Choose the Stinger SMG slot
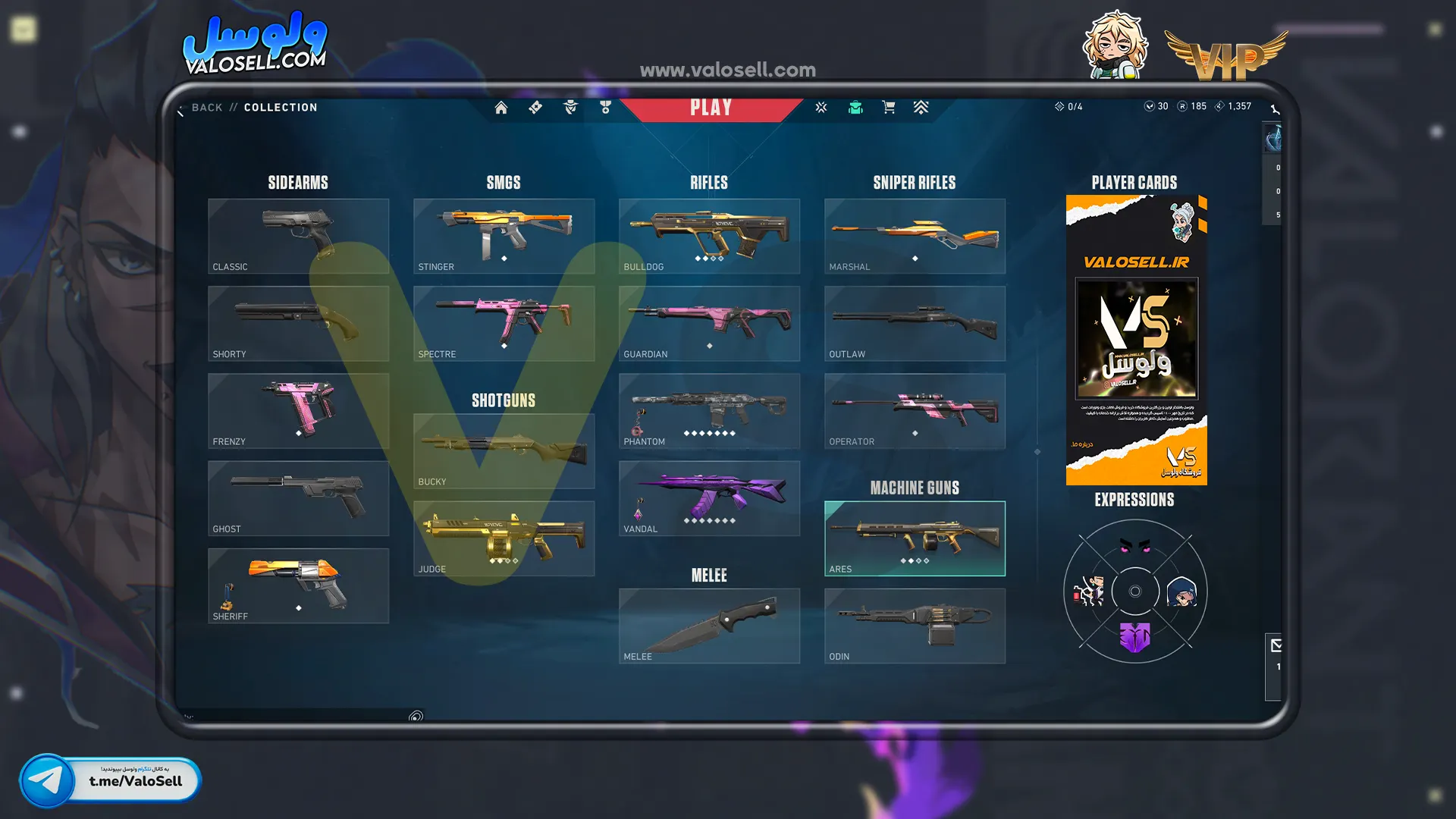1456x819 pixels. [504, 236]
